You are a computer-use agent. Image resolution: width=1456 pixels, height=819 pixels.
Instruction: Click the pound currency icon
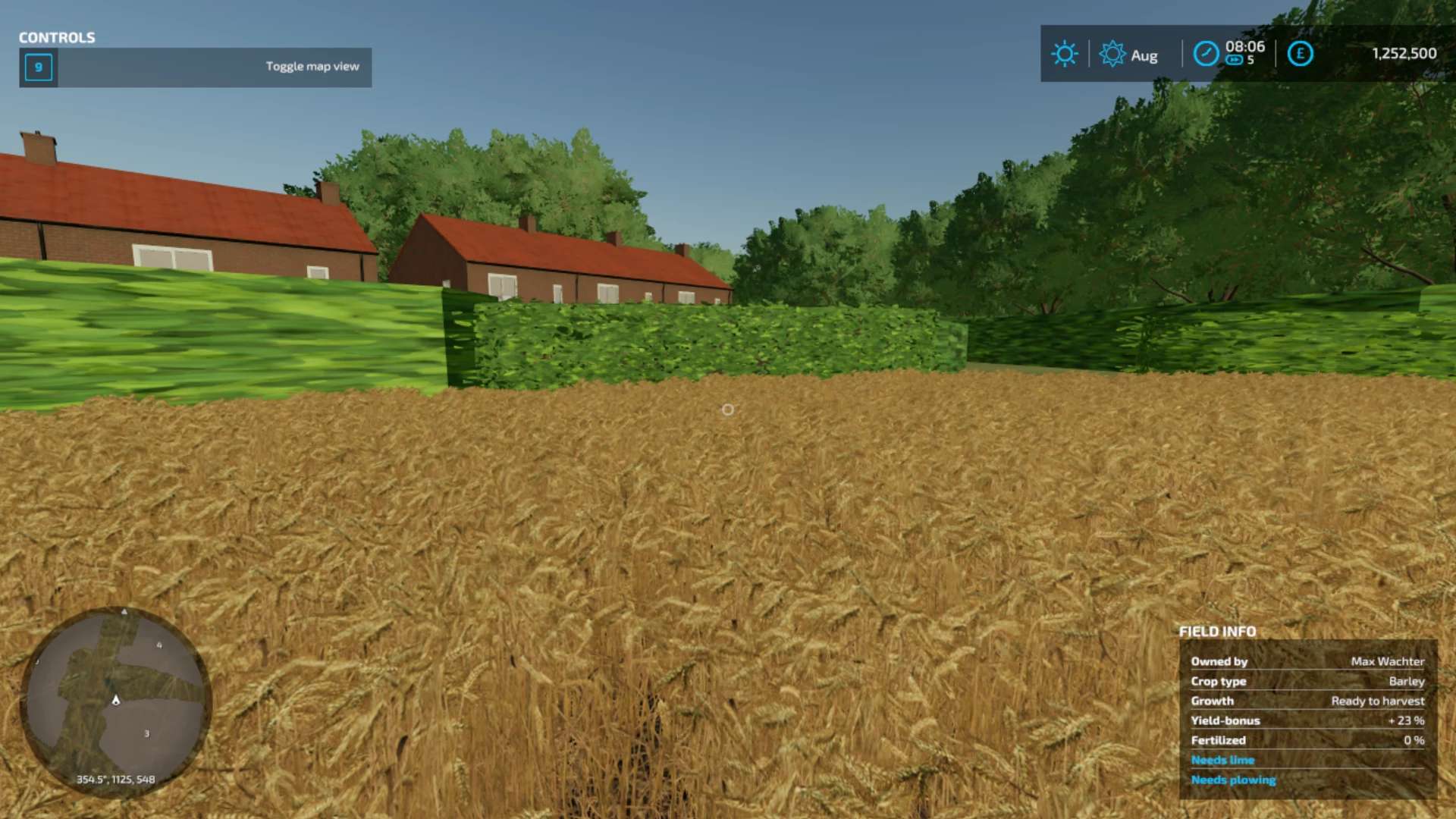pos(1300,54)
